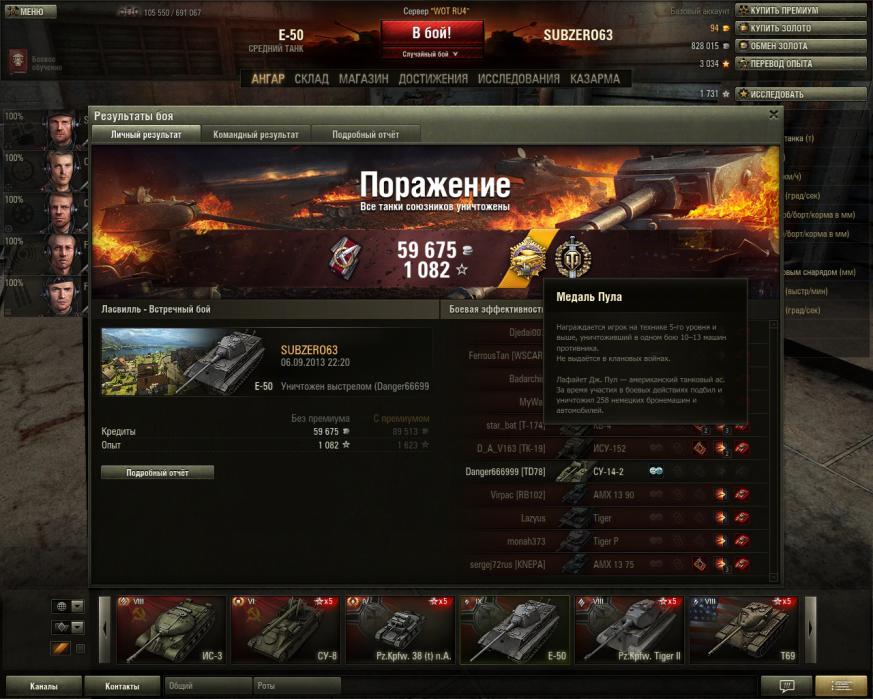Image resolution: width=873 pixels, height=699 pixels.
Task: Open the Казарма section
Action: coord(595,78)
